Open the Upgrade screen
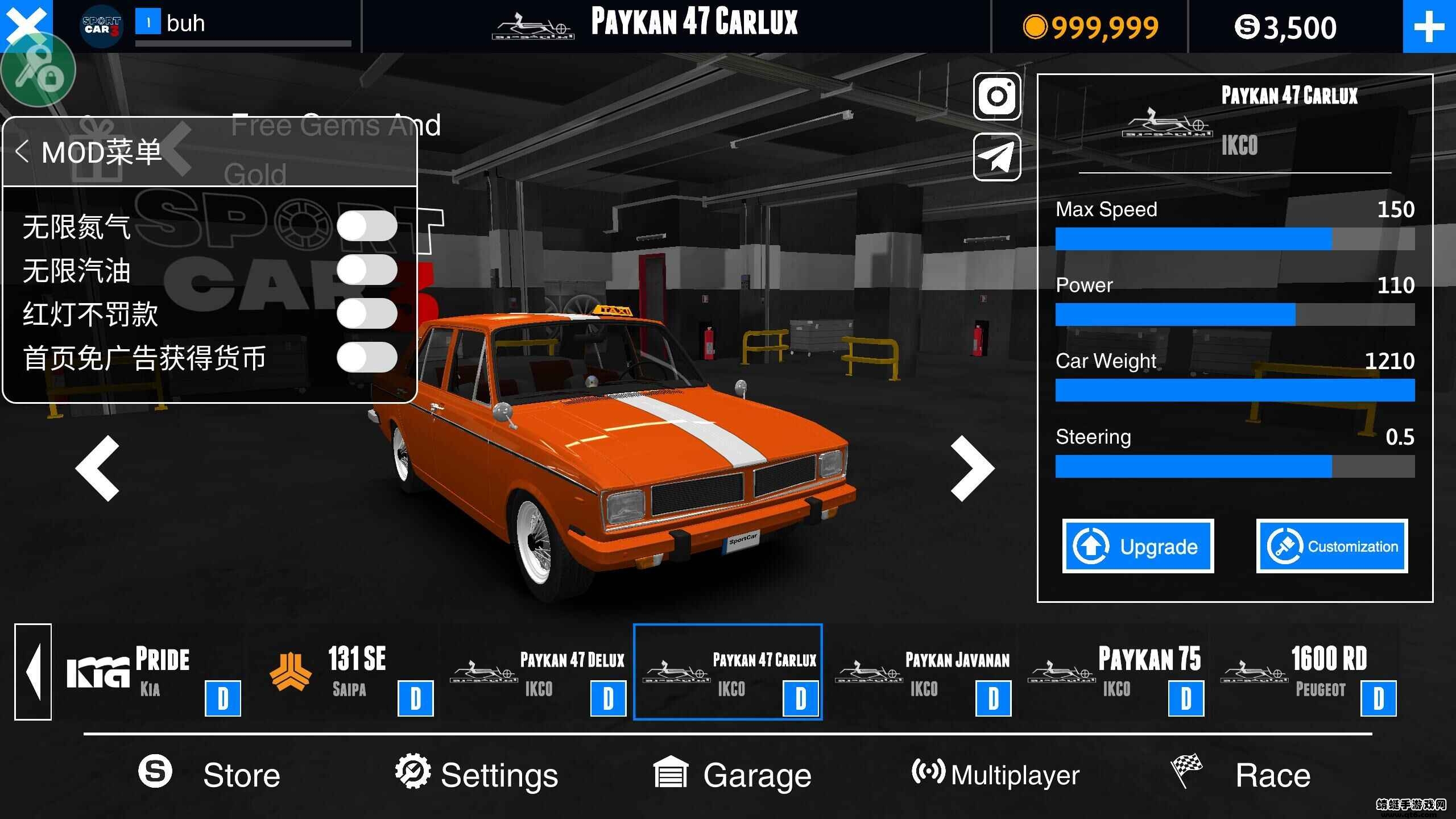This screenshot has width=1456, height=819. [x=1137, y=546]
